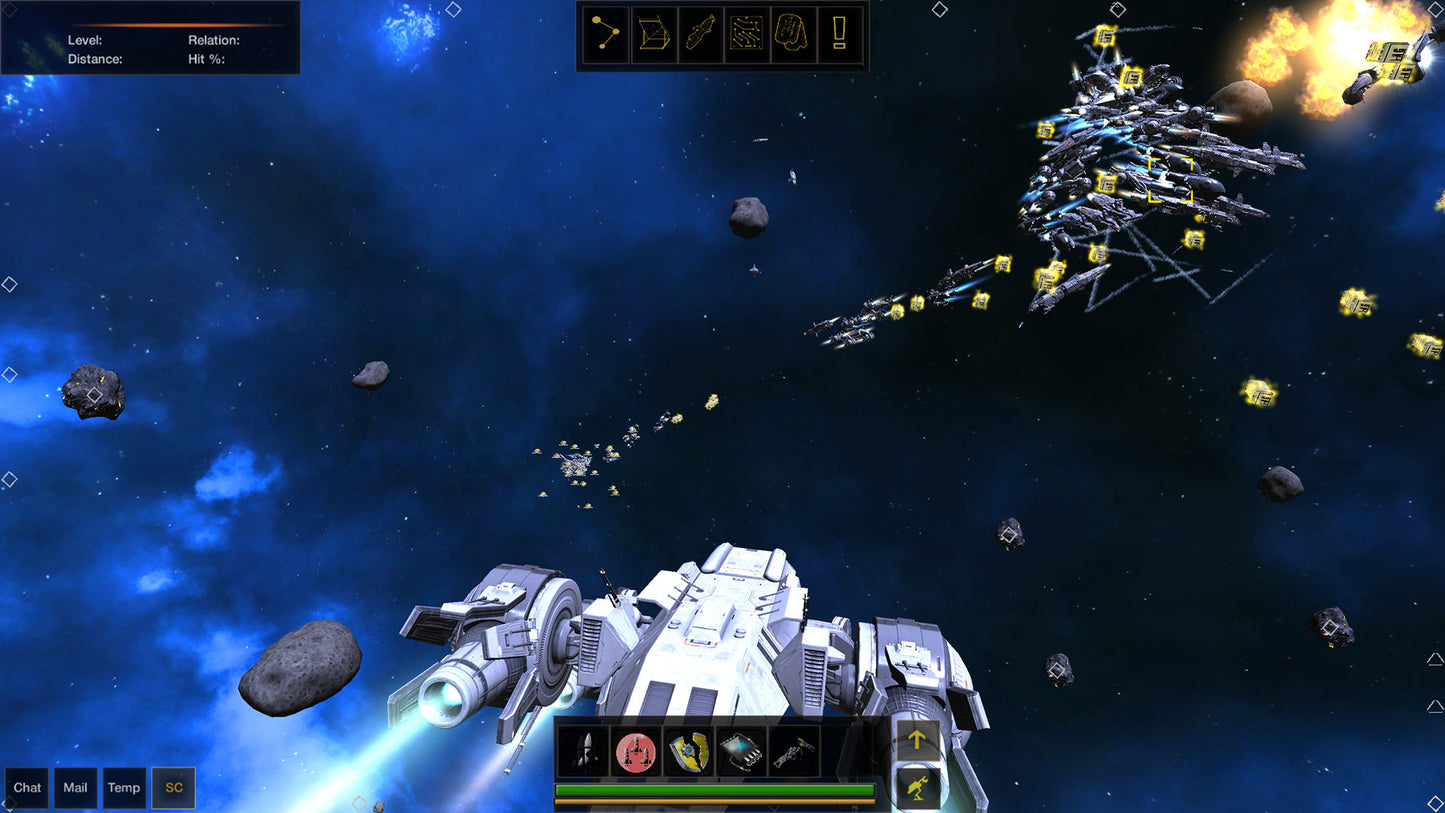Open the exclamation mark mission alert icon

(x=840, y=33)
